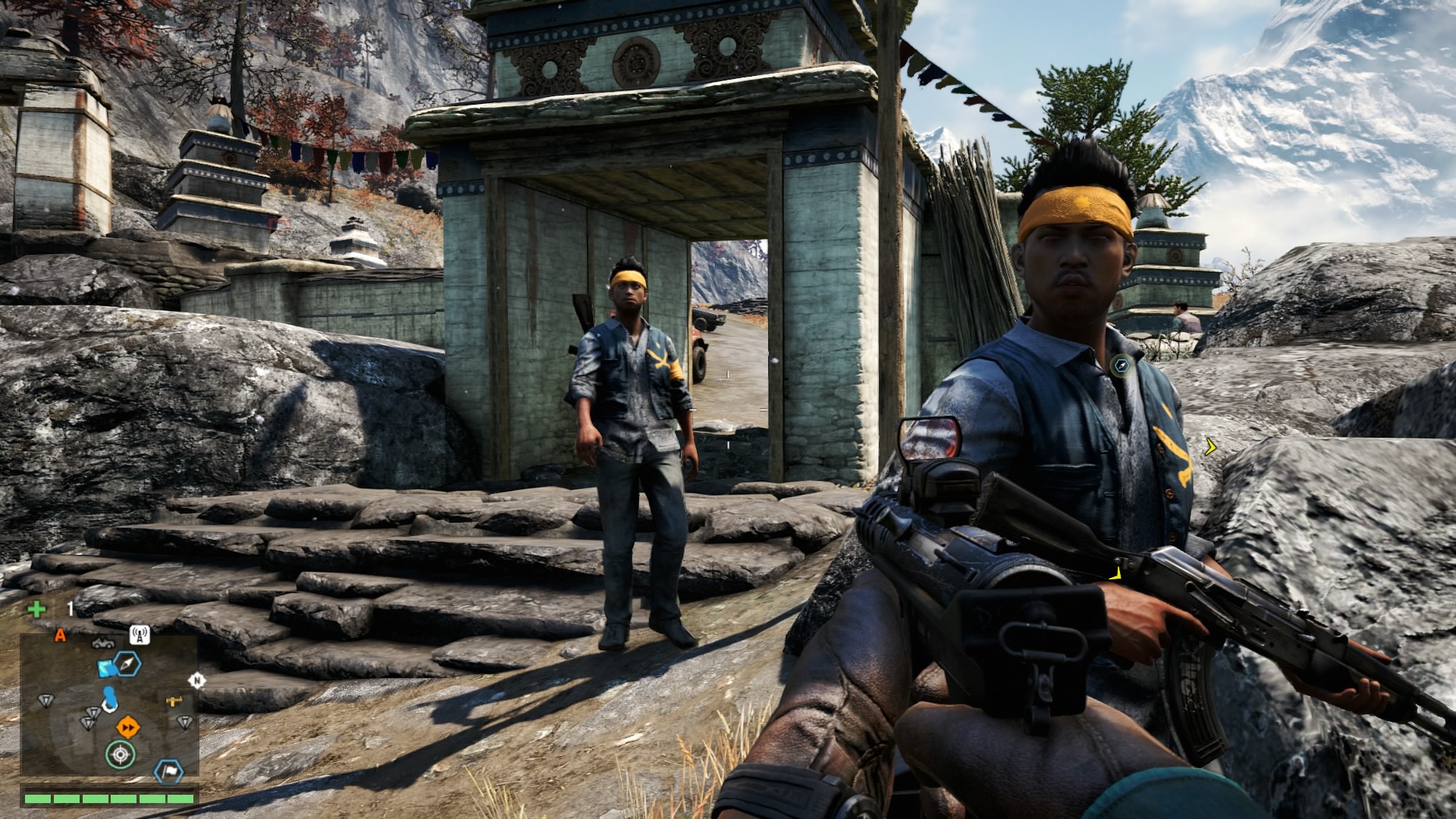
Task: Select the green healing syringe cross icon
Action: click(x=36, y=609)
